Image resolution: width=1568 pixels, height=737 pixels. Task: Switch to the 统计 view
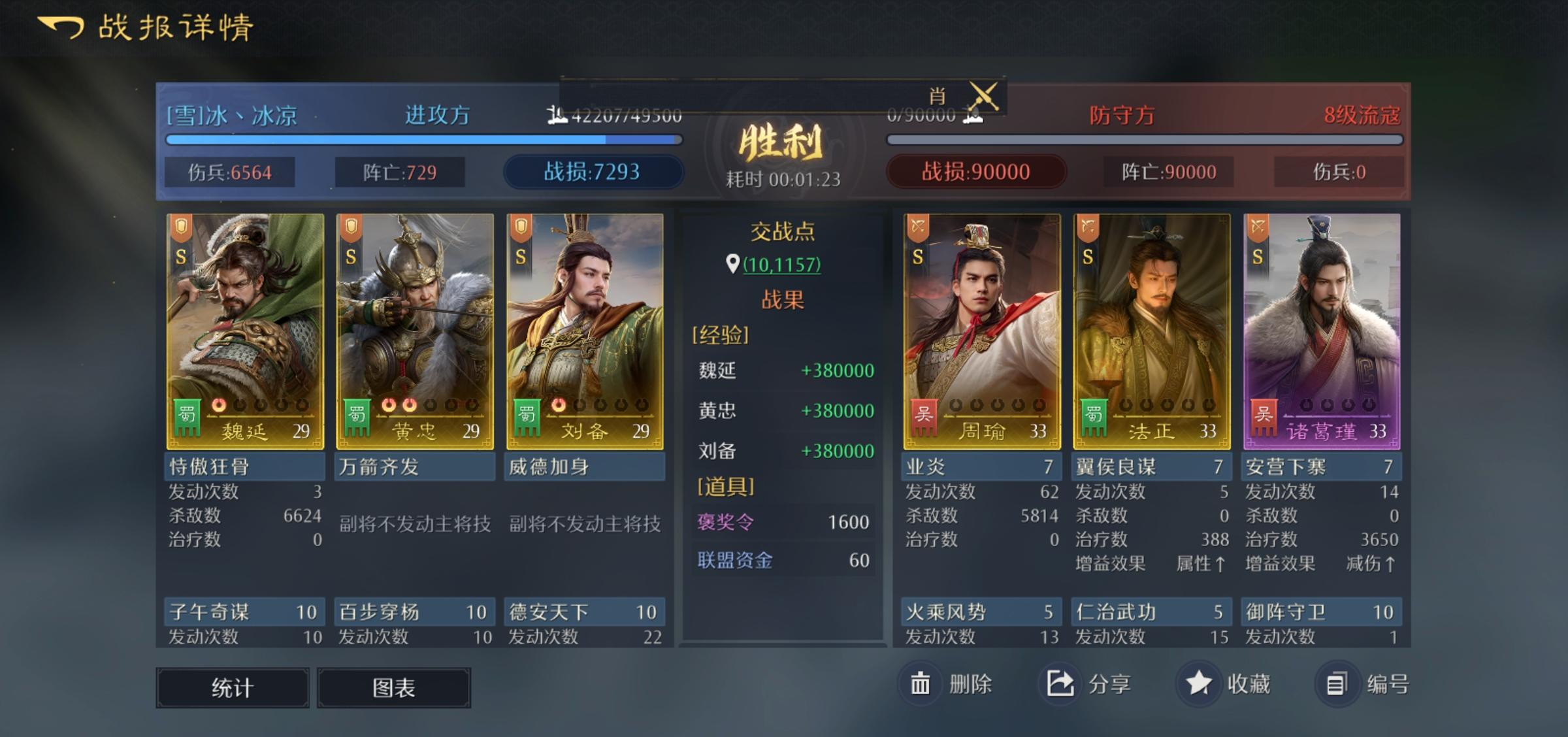(x=232, y=687)
